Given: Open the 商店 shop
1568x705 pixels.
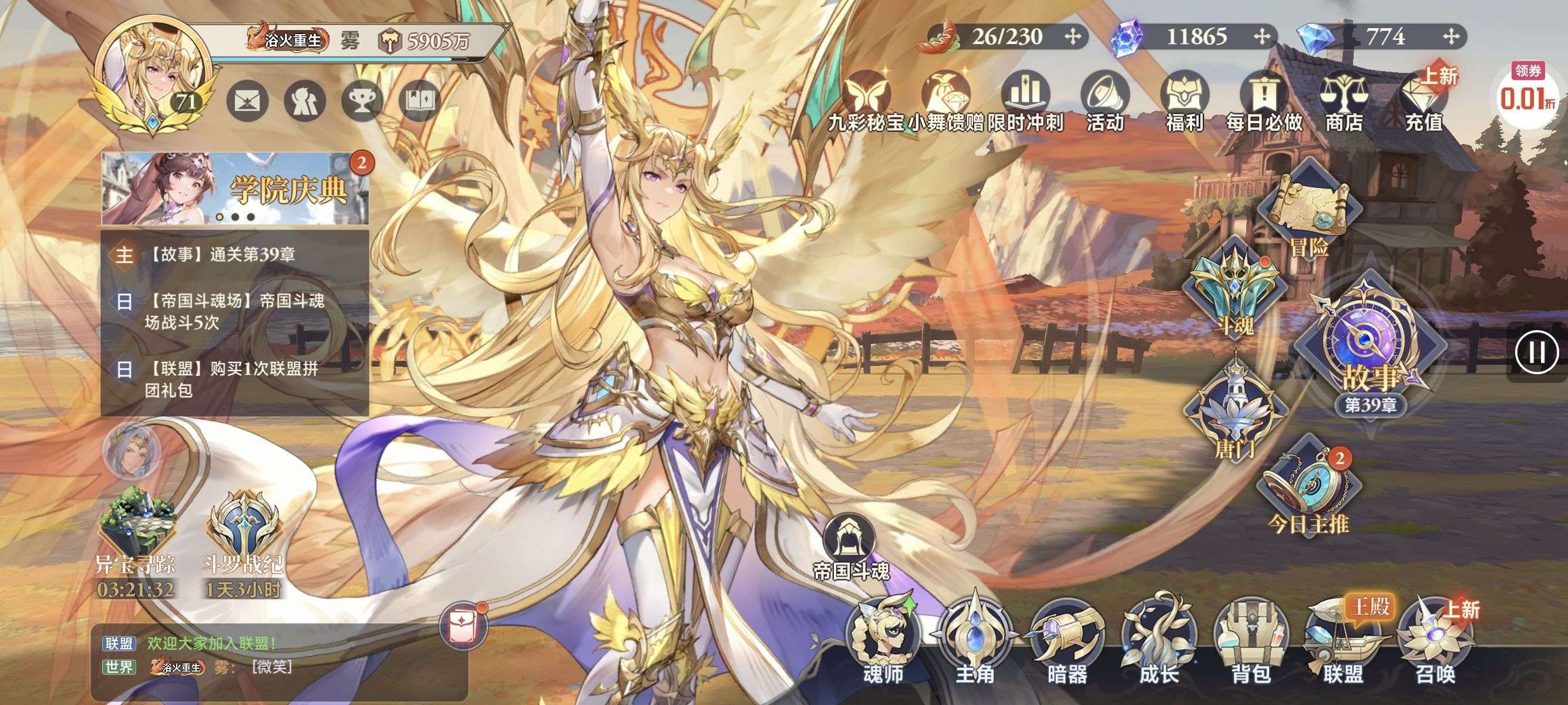Looking at the screenshot, I should 1344,102.
